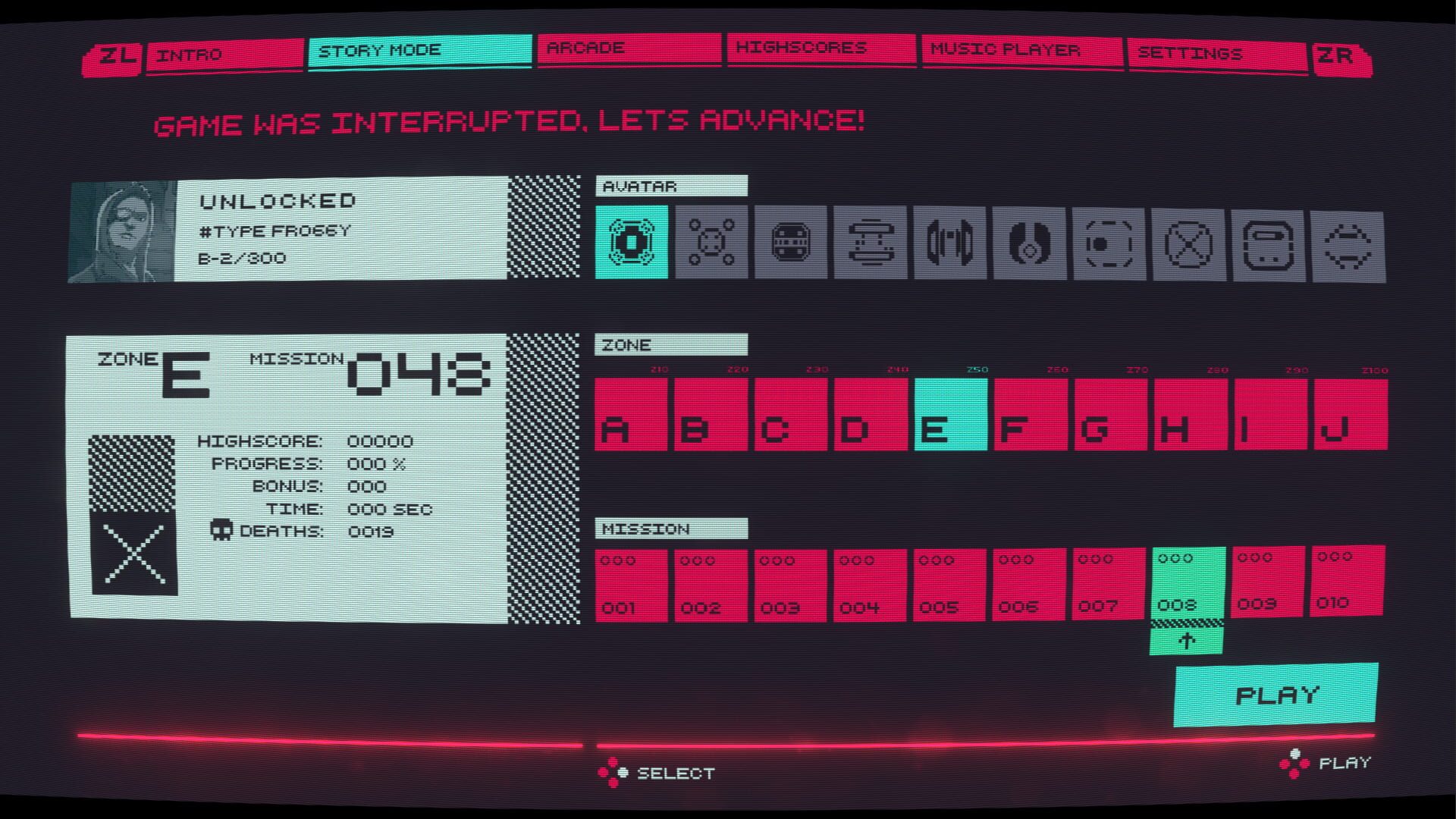Switch to the Intro tab
The image size is (1456, 819).
pyautogui.click(x=224, y=55)
